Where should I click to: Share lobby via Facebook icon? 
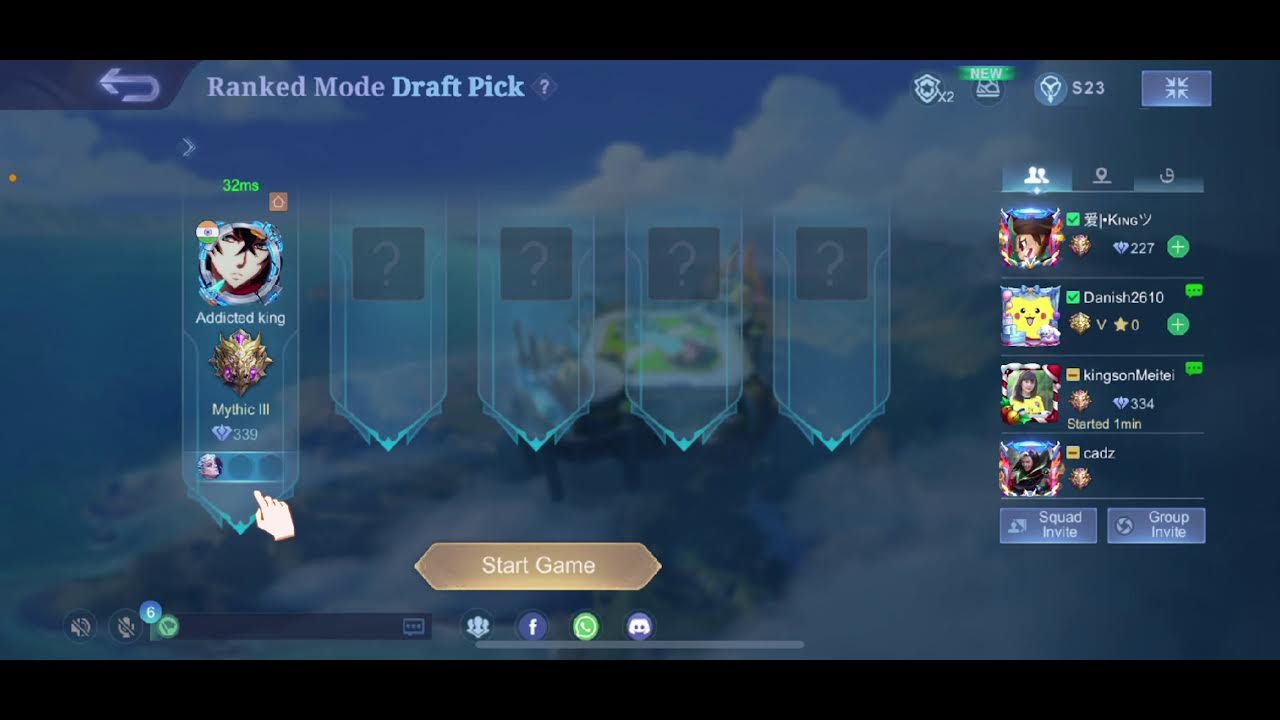tap(532, 627)
